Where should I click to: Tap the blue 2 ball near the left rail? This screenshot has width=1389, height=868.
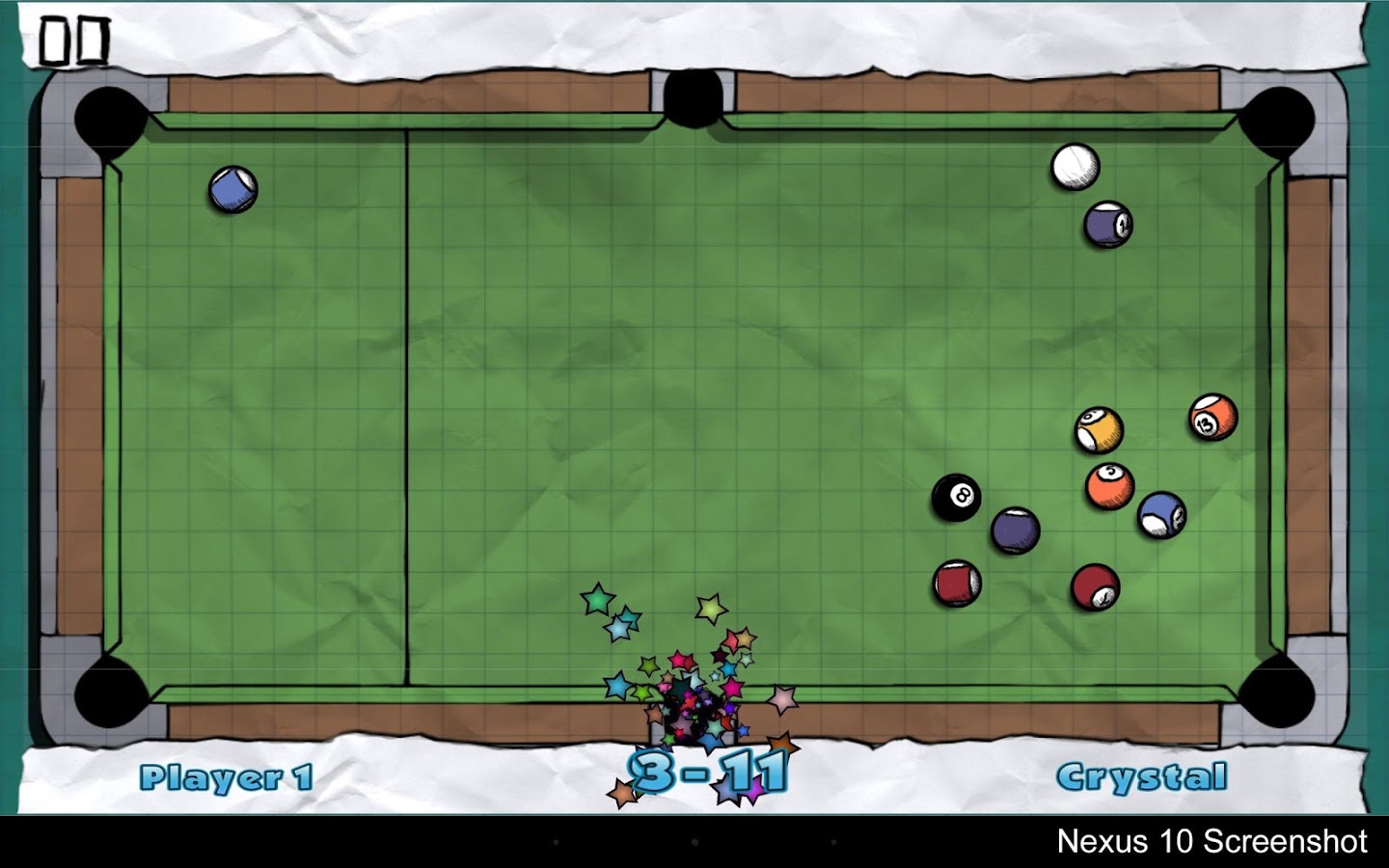pyautogui.click(x=231, y=190)
